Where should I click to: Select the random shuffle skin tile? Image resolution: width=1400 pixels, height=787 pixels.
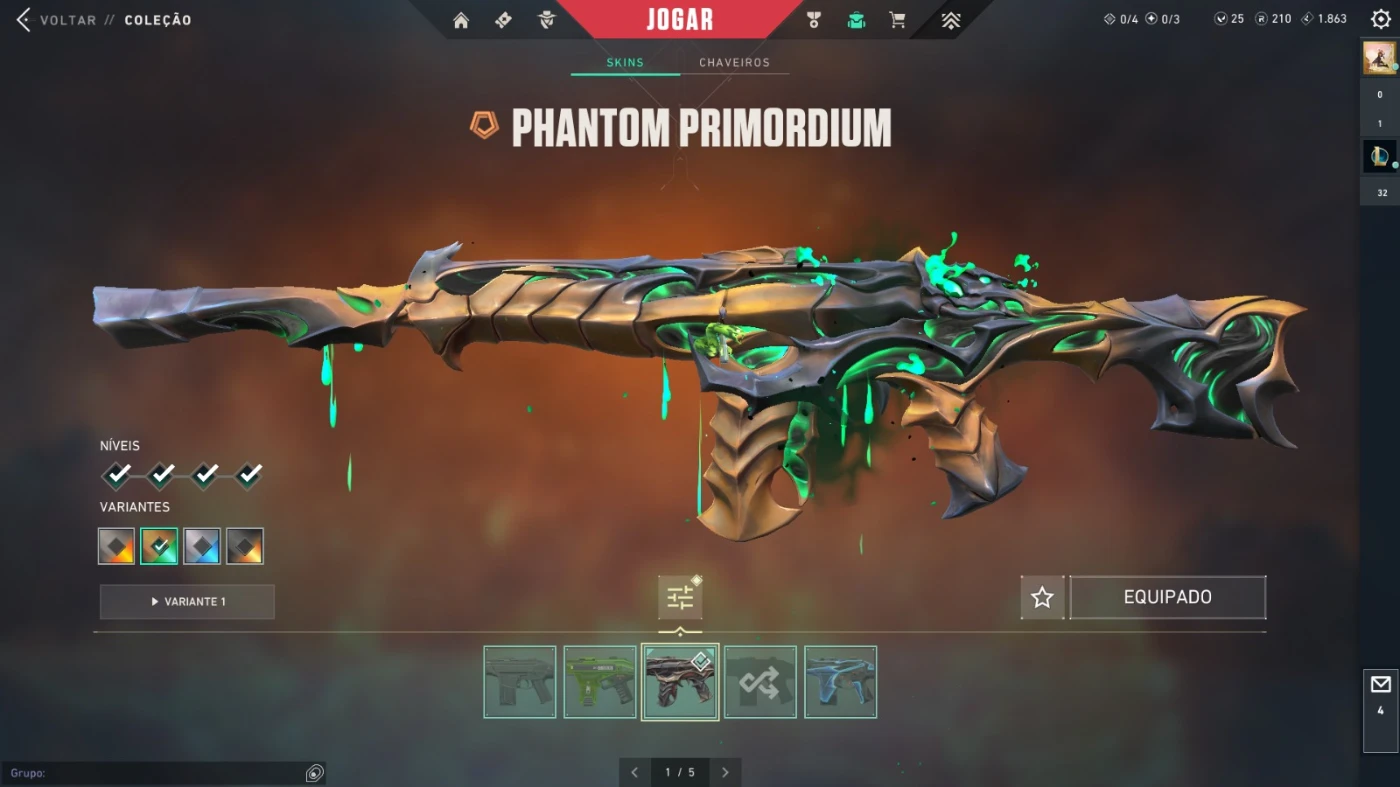[760, 682]
